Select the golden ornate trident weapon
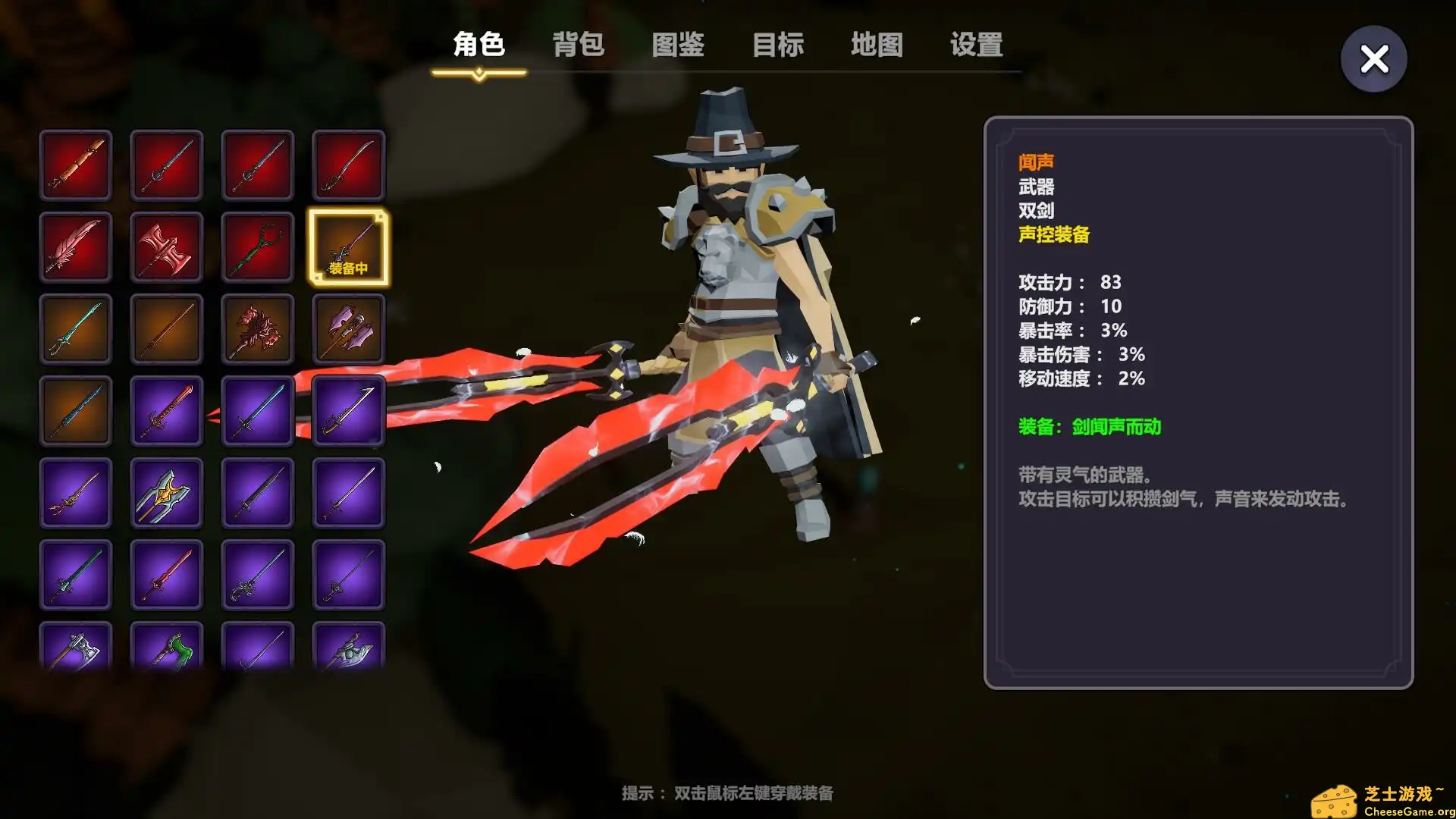The height and width of the screenshot is (819, 1456). (x=167, y=493)
